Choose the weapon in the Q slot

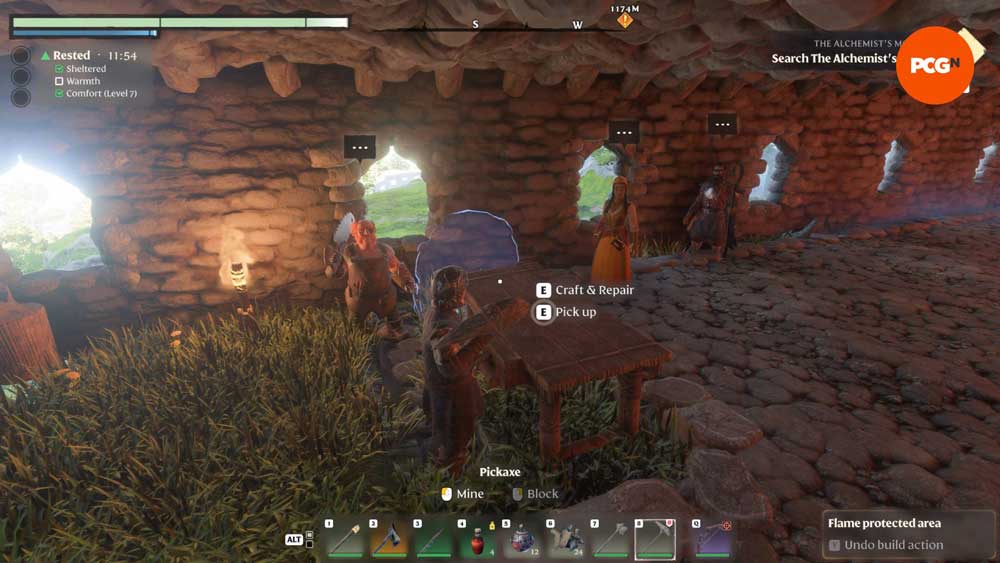(712, 540)
